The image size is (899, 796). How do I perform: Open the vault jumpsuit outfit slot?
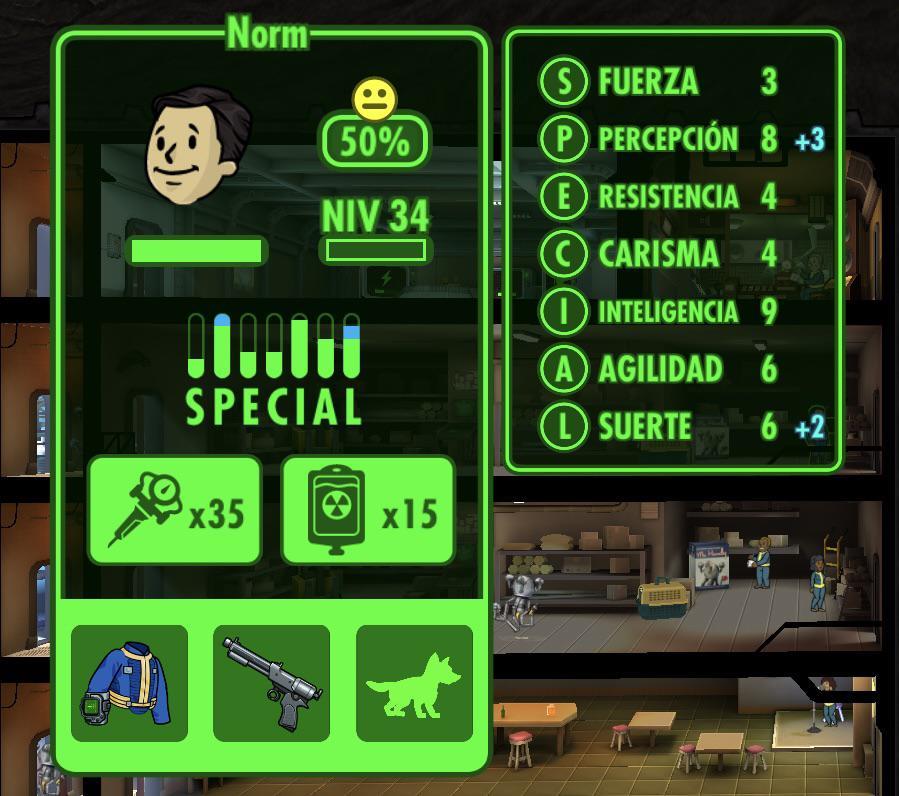point(130,683)
